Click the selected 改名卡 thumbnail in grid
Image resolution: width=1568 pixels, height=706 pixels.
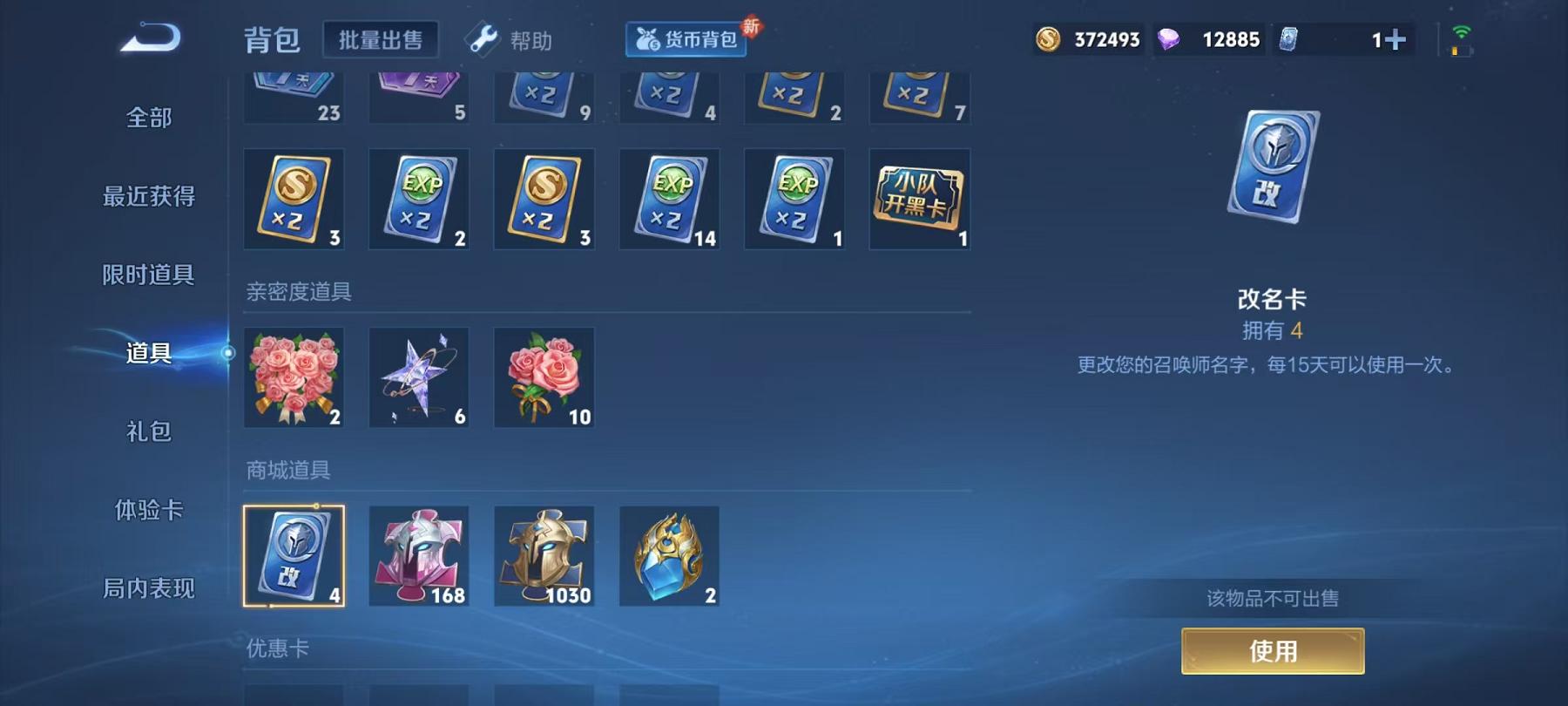point(294,555)
